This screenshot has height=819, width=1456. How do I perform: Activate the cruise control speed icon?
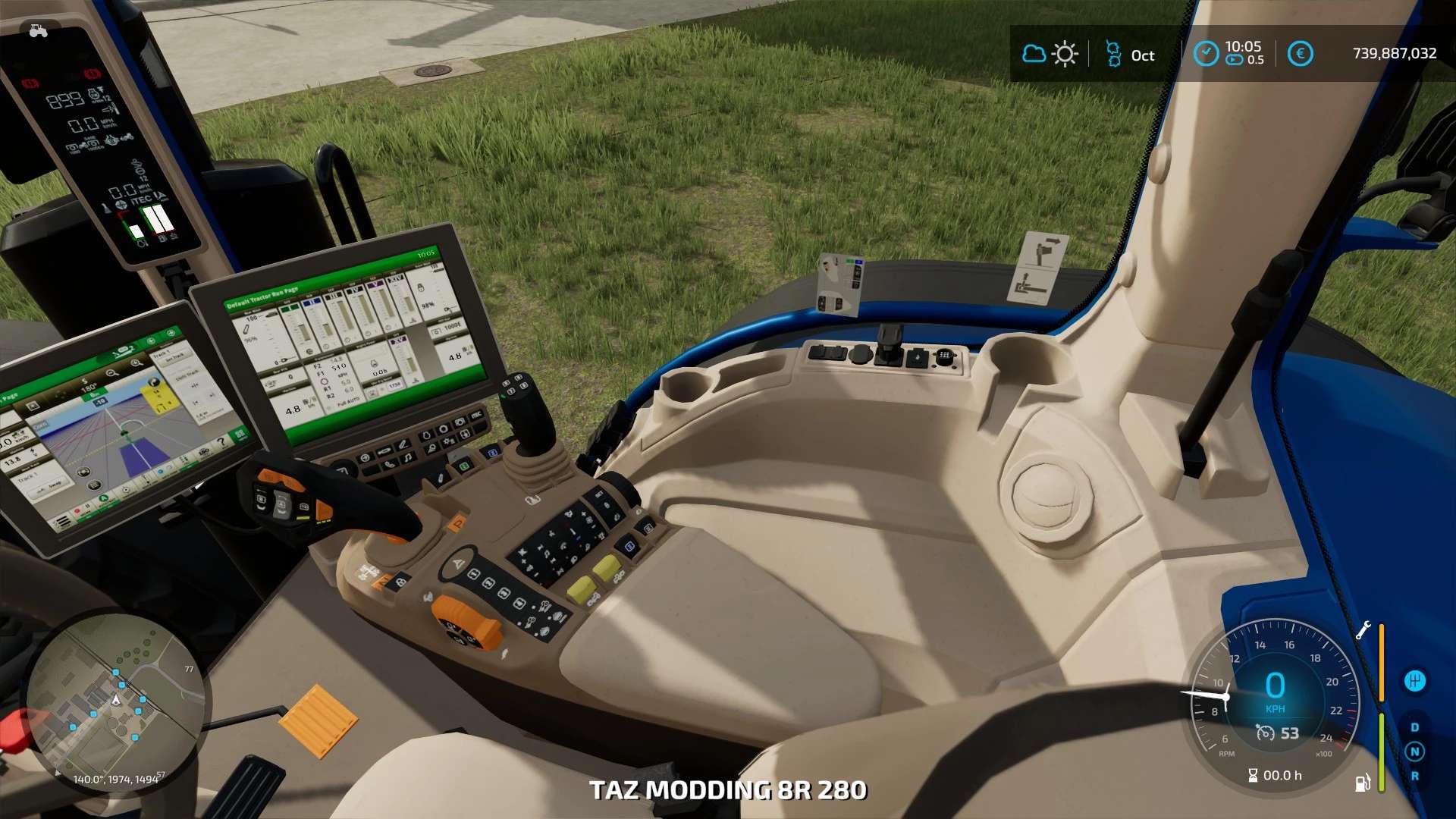(1265, 733)
